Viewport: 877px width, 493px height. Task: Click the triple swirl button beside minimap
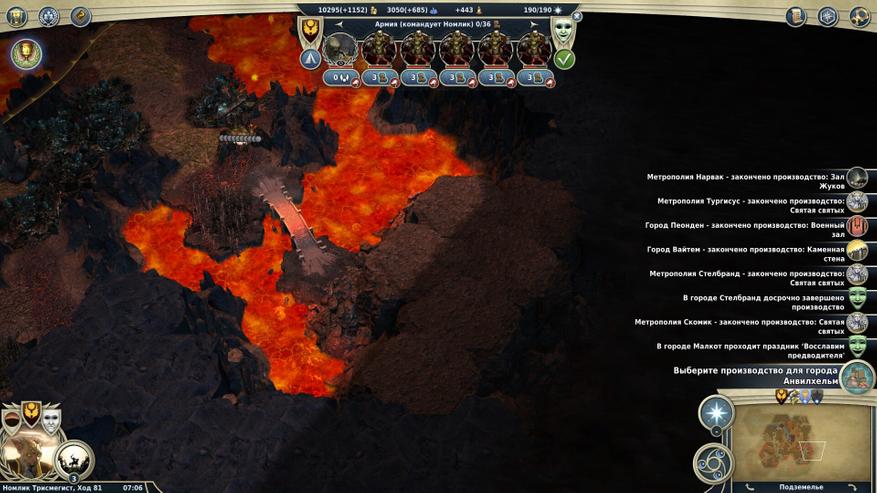[713, 462]
